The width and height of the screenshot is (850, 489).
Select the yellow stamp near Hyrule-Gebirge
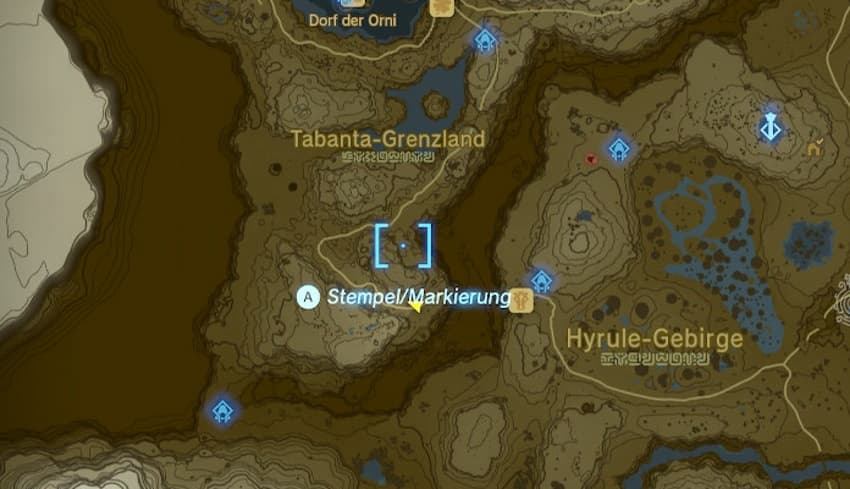(520, 299)
